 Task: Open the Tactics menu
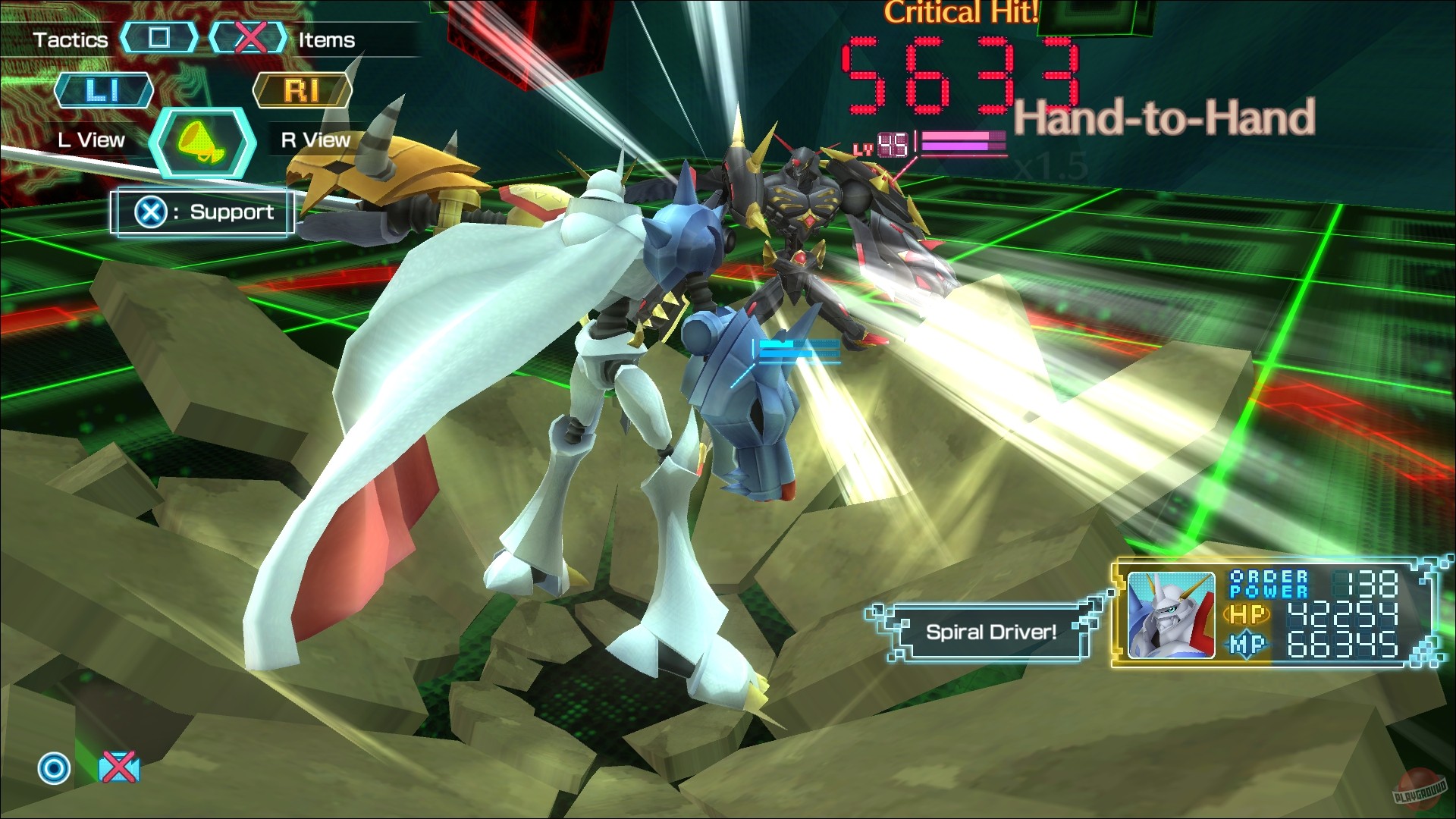pyautogui.click(x=71, y=39)
